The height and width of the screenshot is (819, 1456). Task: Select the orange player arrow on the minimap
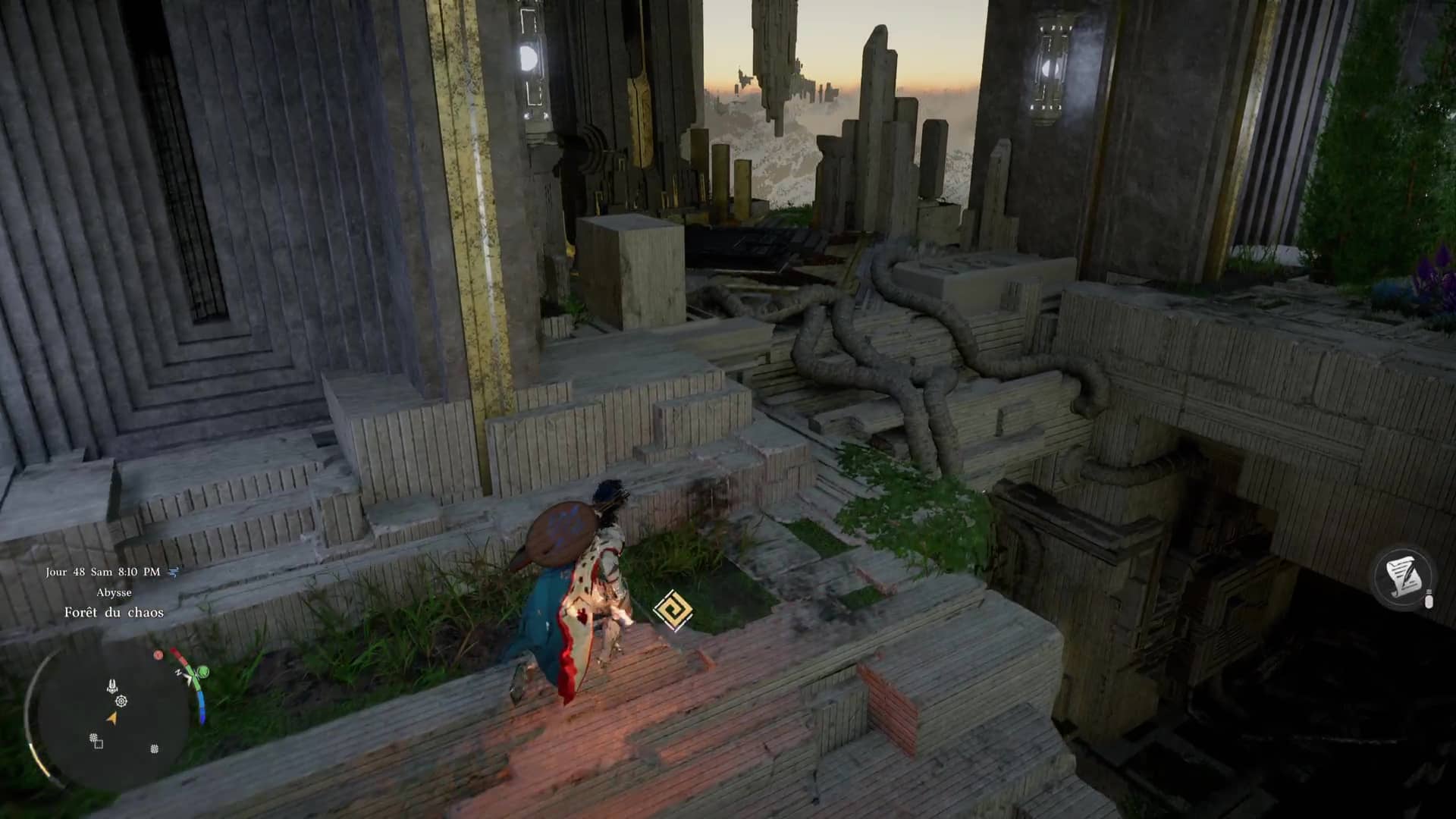pyautogui.click(x=112, y=718)
